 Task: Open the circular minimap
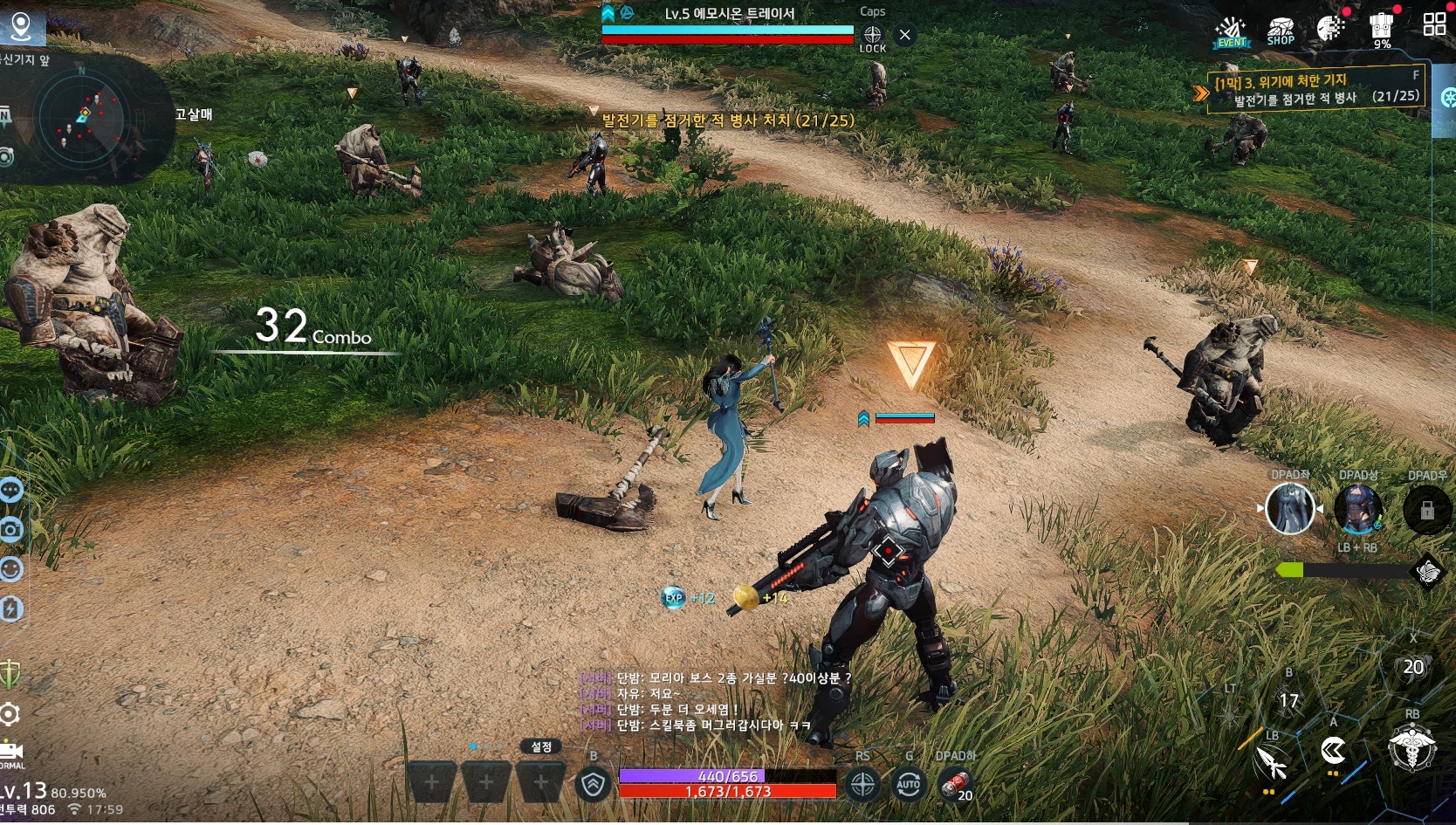[x=85, y=119]
